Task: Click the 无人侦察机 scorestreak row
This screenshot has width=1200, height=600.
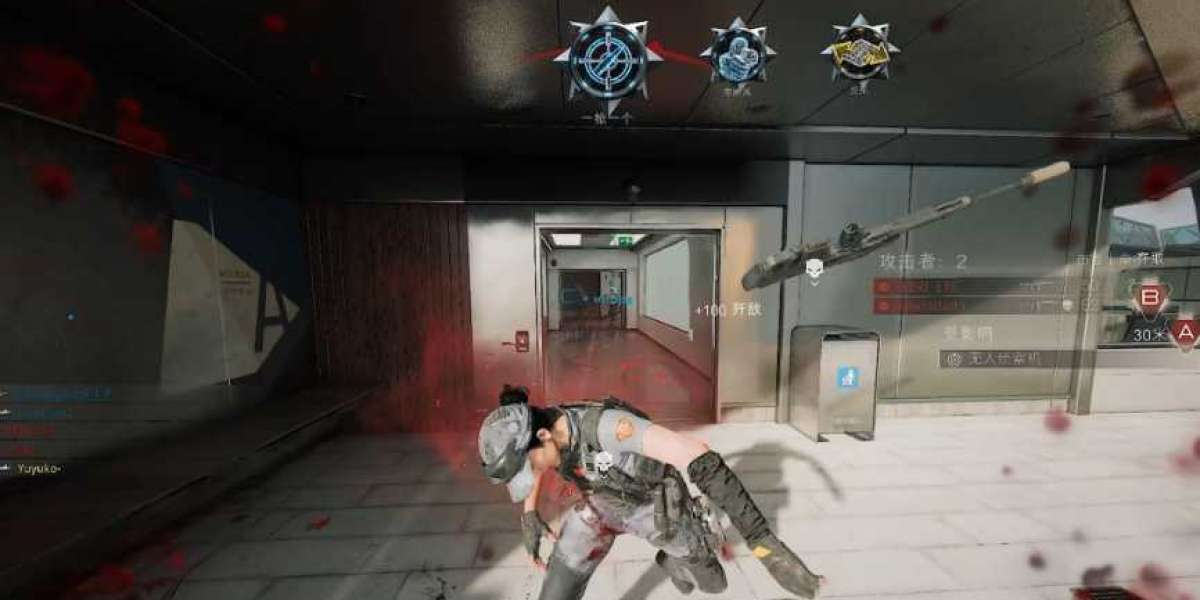Action: 1000,358
